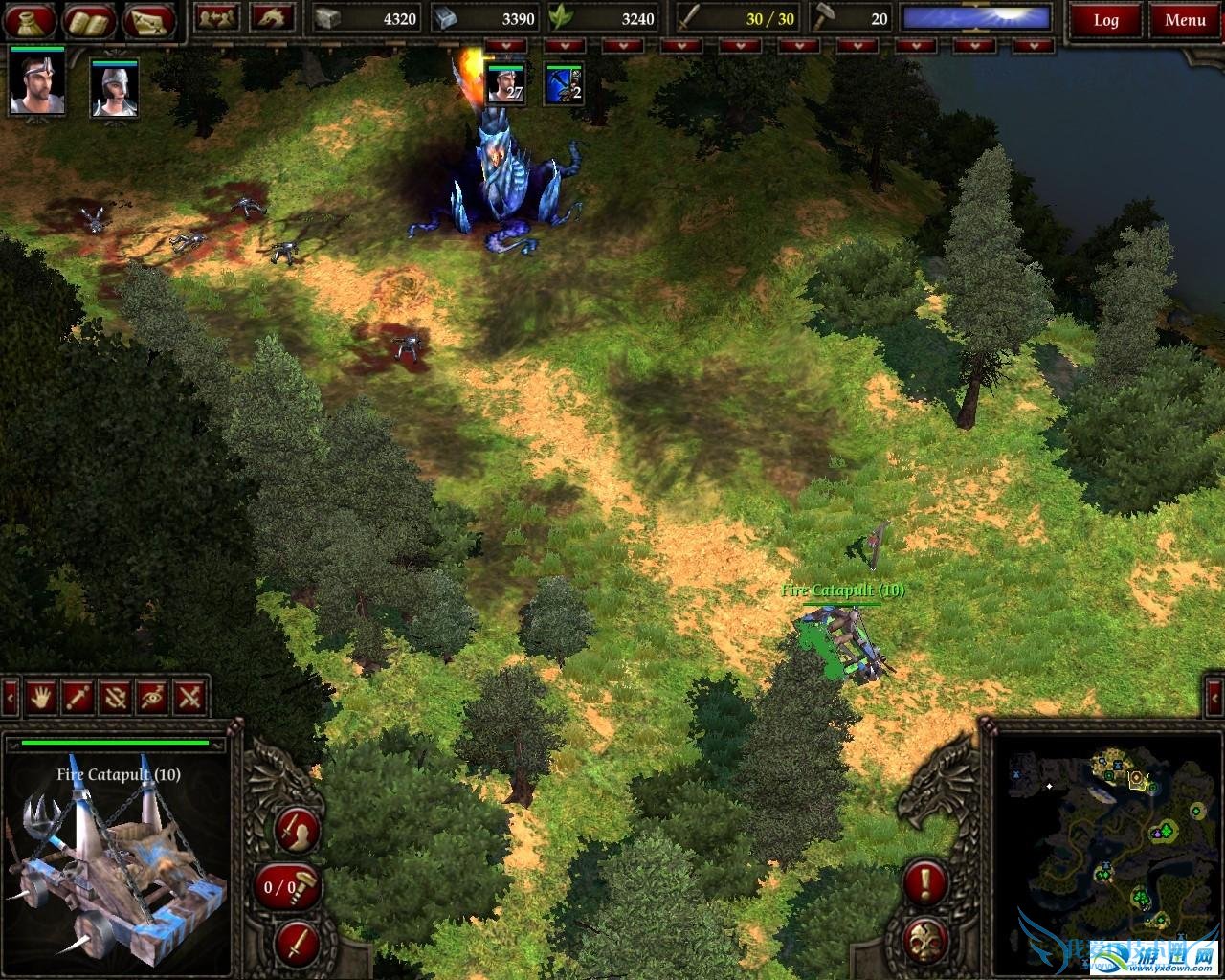Open the game Menu
This screenshot has height=980, width=1225.
point(1185,20)
